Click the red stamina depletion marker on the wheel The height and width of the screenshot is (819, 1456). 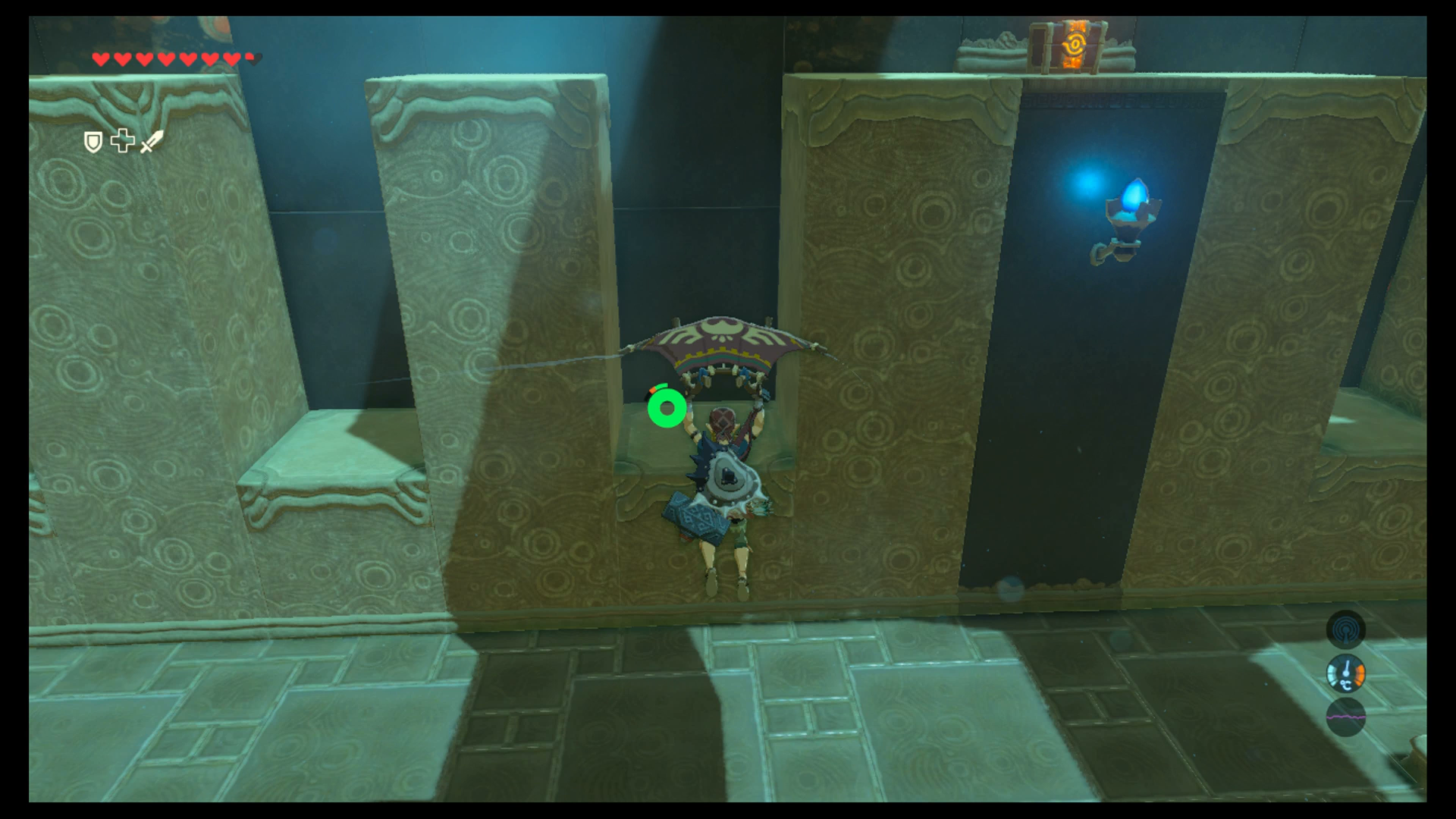click(x=653, y=390)
